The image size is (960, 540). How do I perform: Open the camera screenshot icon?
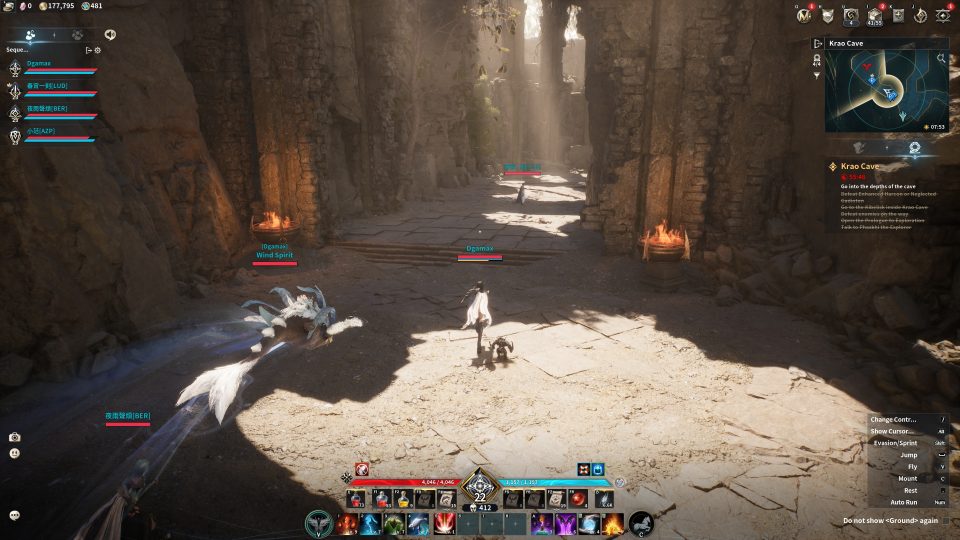click(x=15, y=437)
